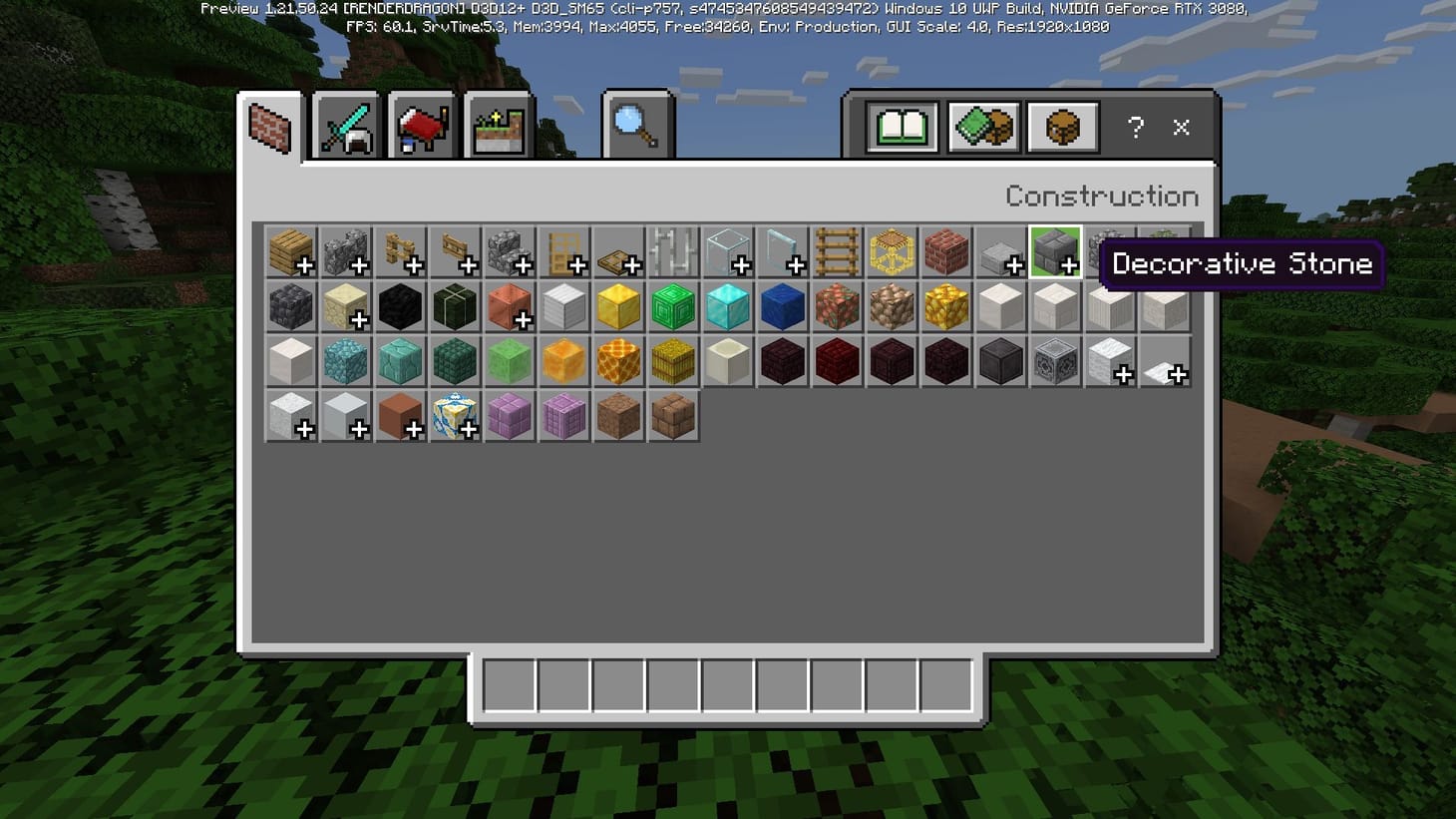The image size is (1456, 819).
Task: Select the emerald block
Action: pos(673,306)
